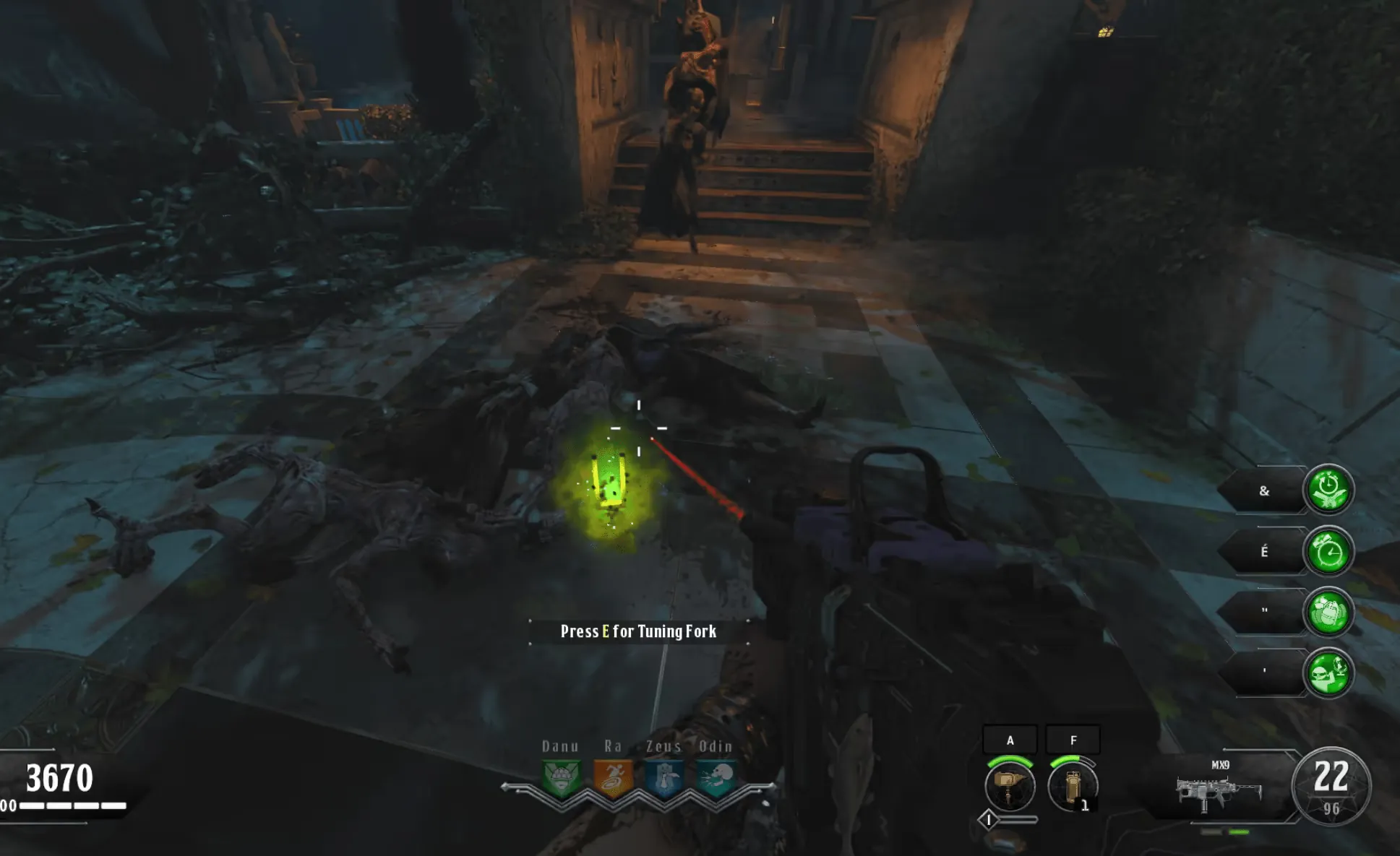Choose the Odin perk with the skull icon
Viewport: 1400px width, 856px height.
click(x=716, y=779)
